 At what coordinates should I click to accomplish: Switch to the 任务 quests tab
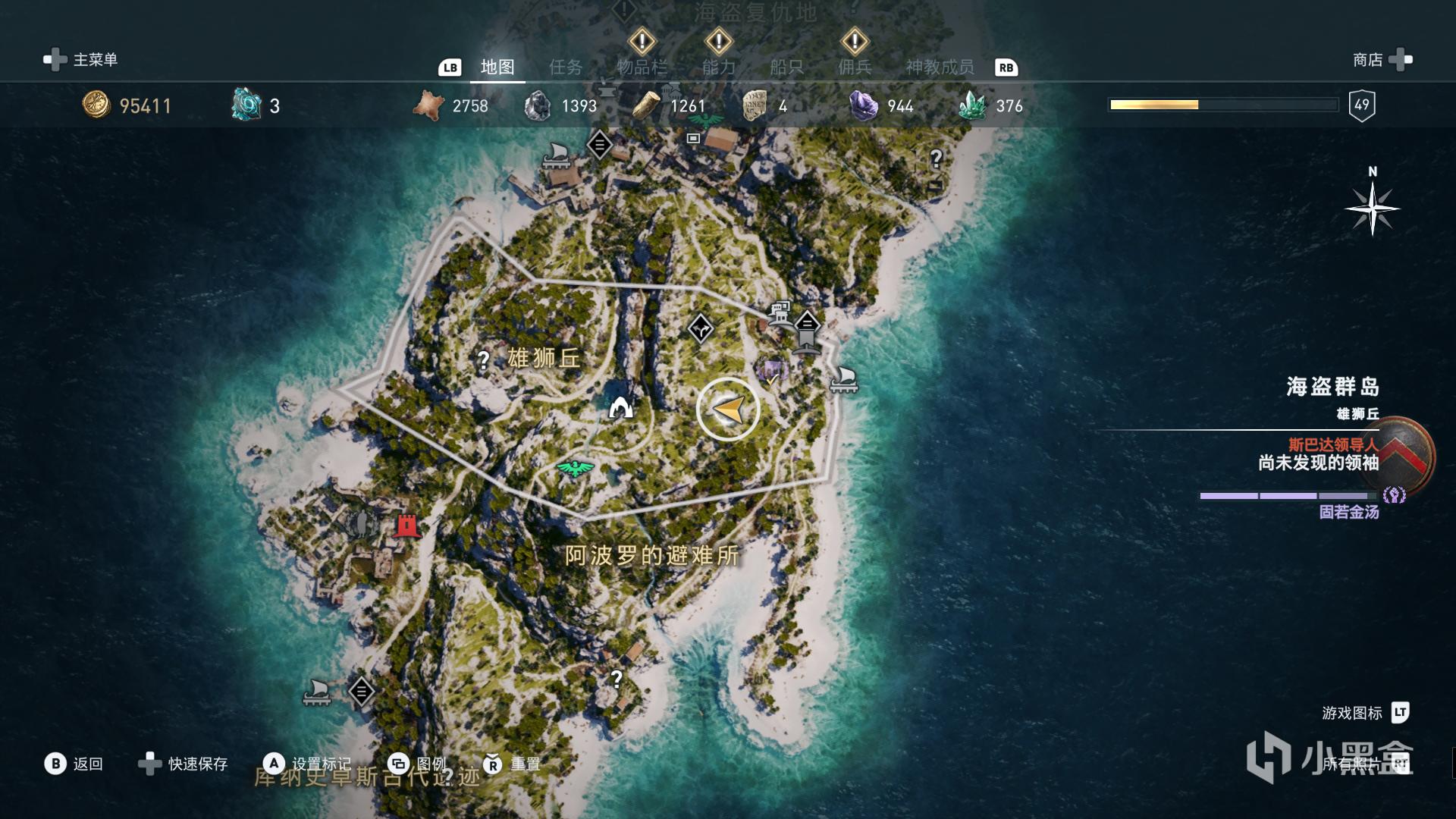(x=566, y=67)
